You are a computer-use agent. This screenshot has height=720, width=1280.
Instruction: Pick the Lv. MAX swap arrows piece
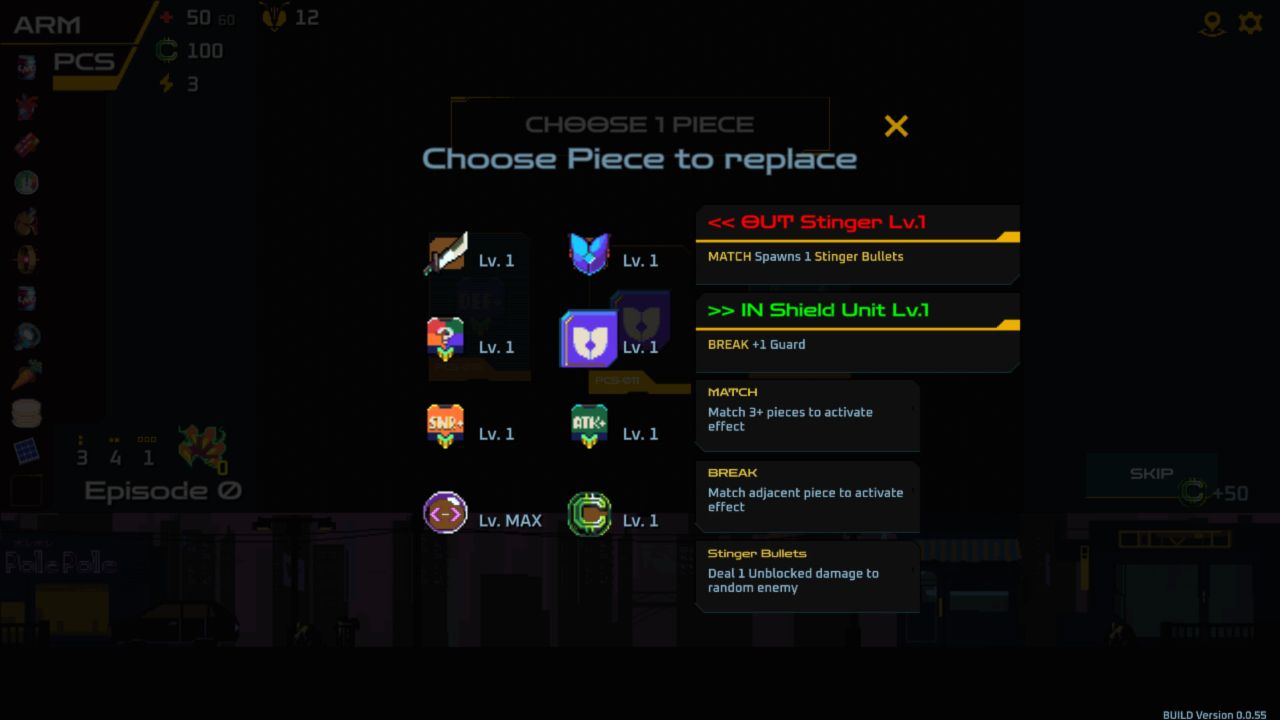tap(446, 513)
